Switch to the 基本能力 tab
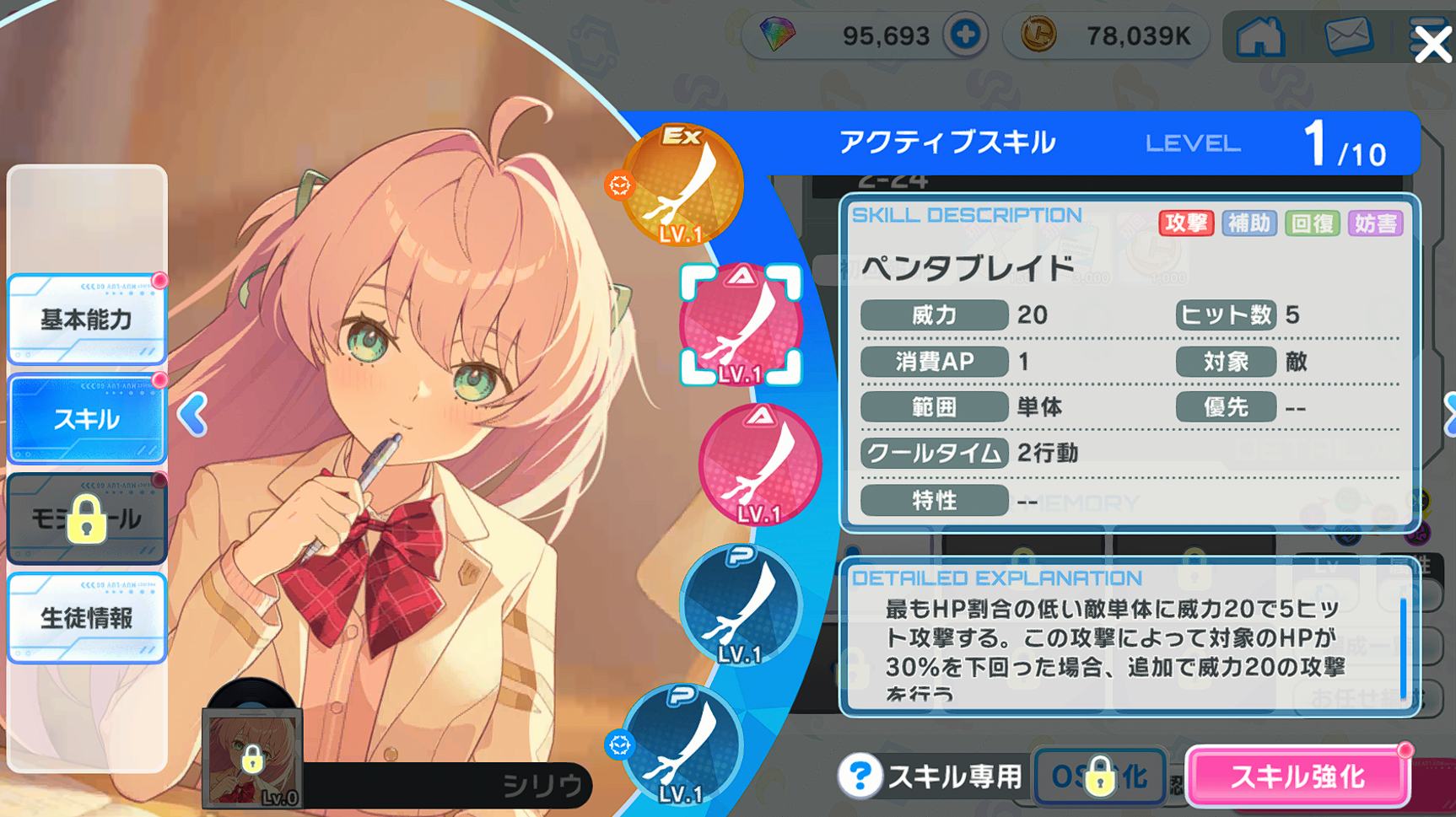Screen dimensions: 1456x817 click(84, 320)
